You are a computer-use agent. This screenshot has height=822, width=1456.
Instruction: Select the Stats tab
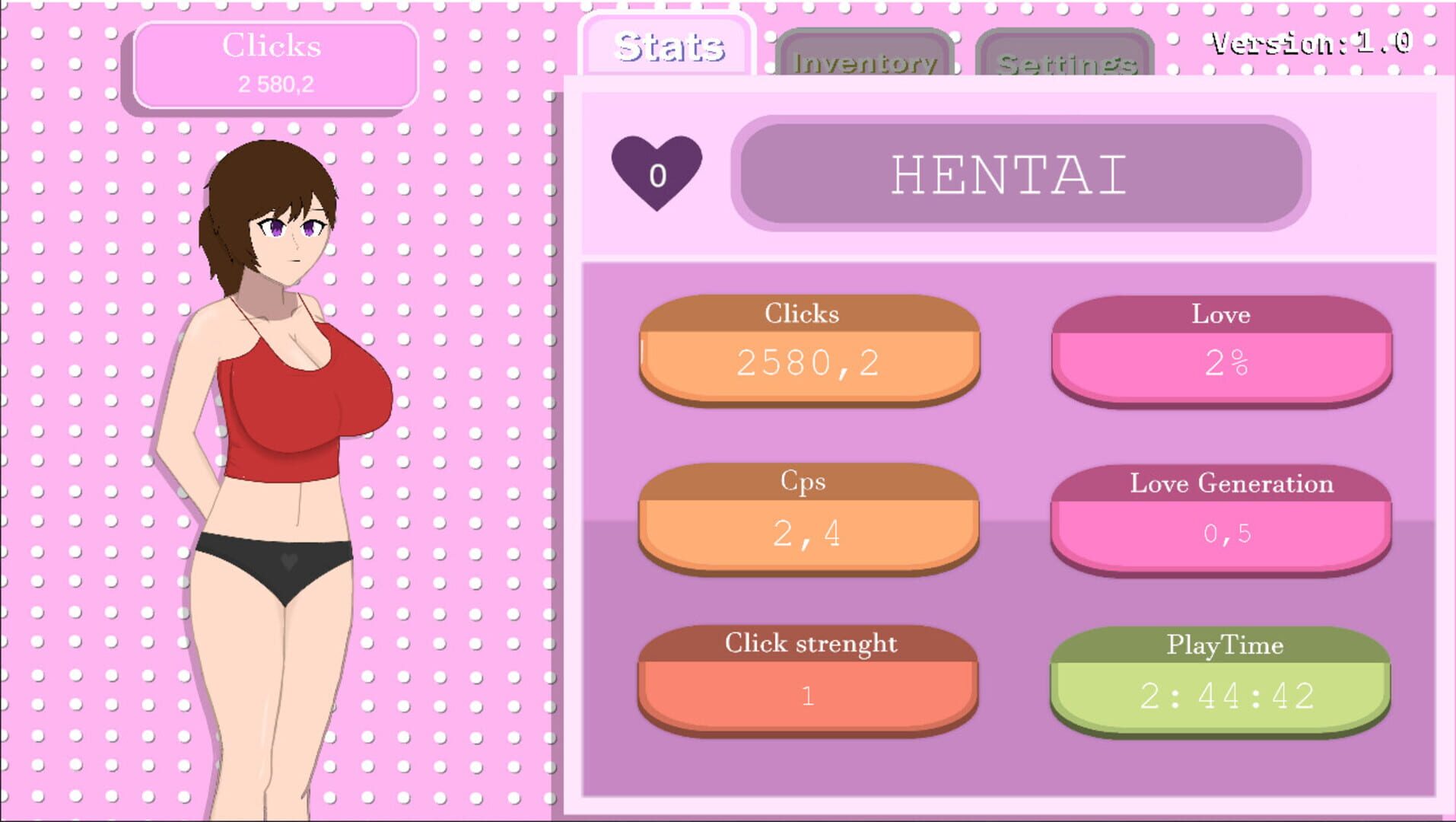668,44
